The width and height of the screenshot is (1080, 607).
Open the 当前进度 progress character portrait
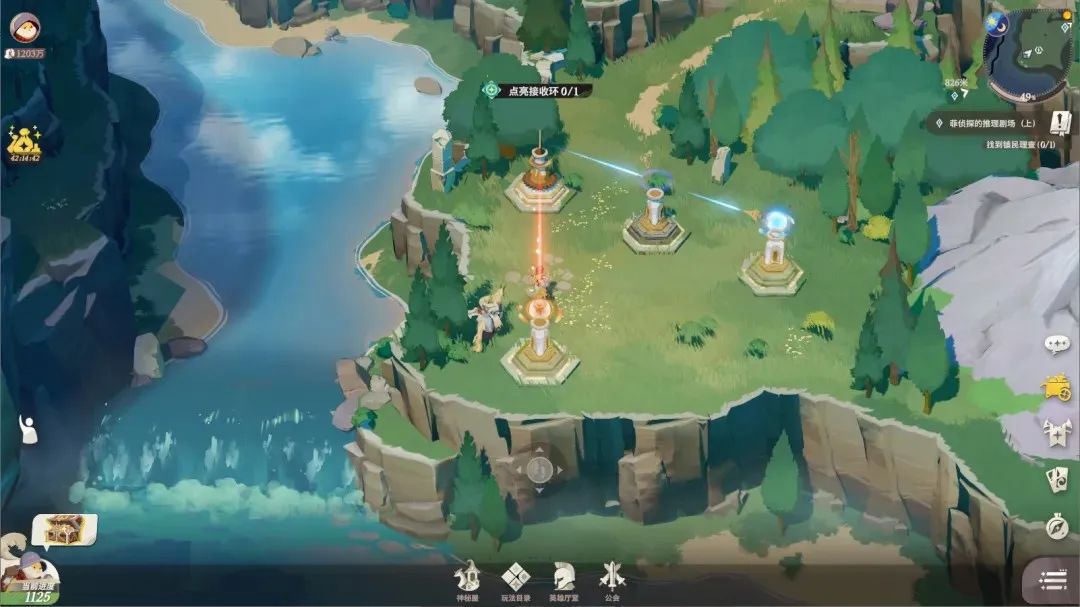click(x=28, y=580)
